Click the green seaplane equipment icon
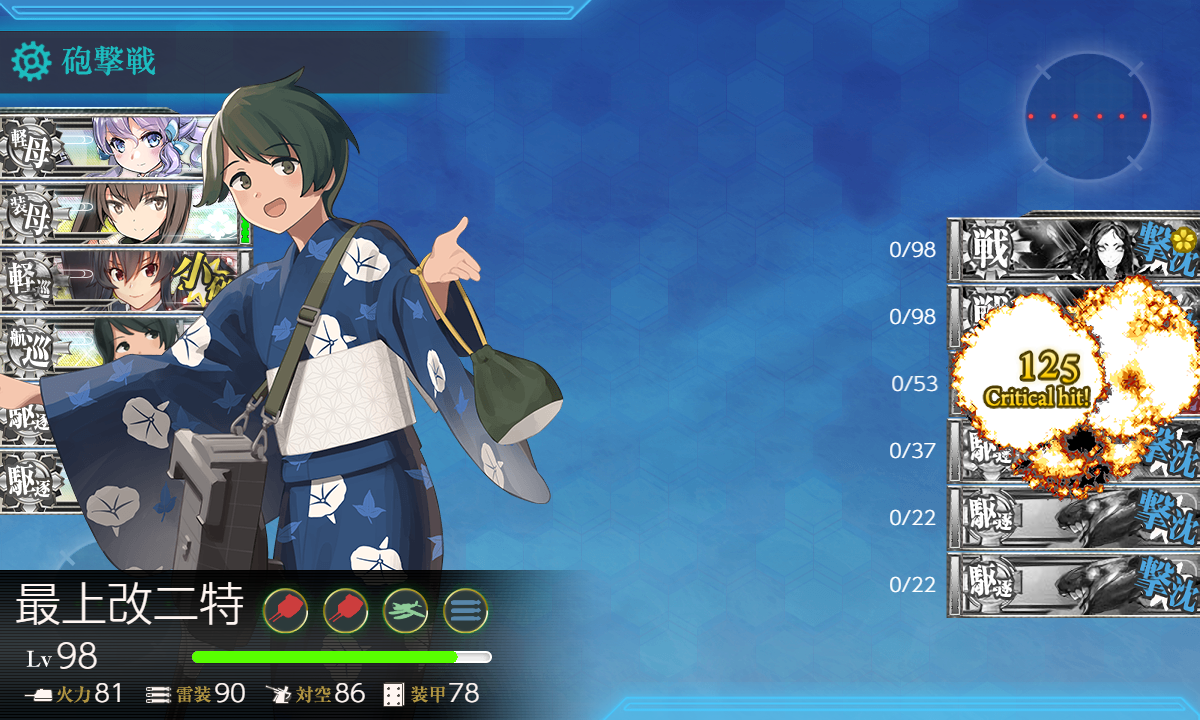1200x720 pixels. 405,609
